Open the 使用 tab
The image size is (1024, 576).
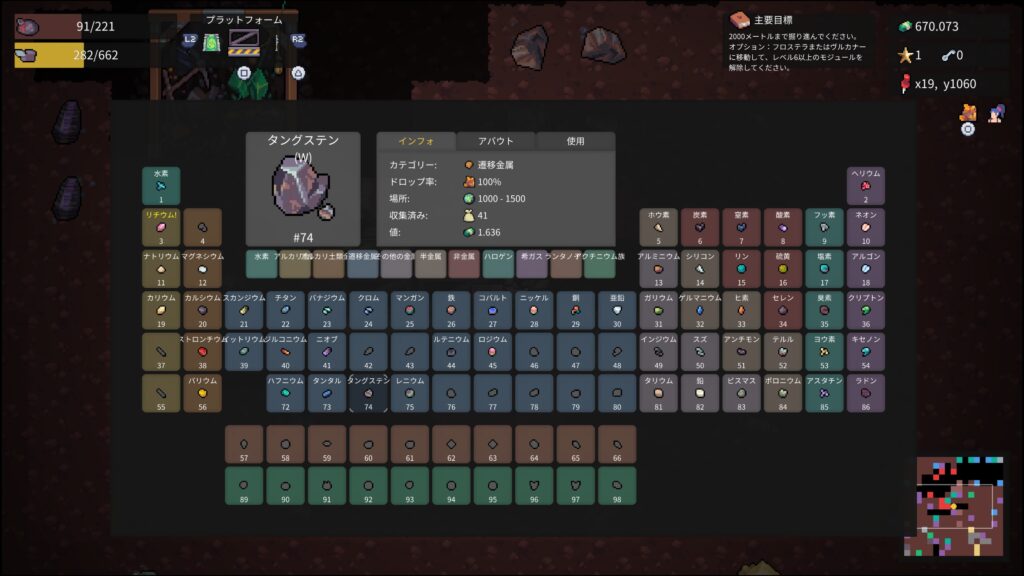click(575, 141)
